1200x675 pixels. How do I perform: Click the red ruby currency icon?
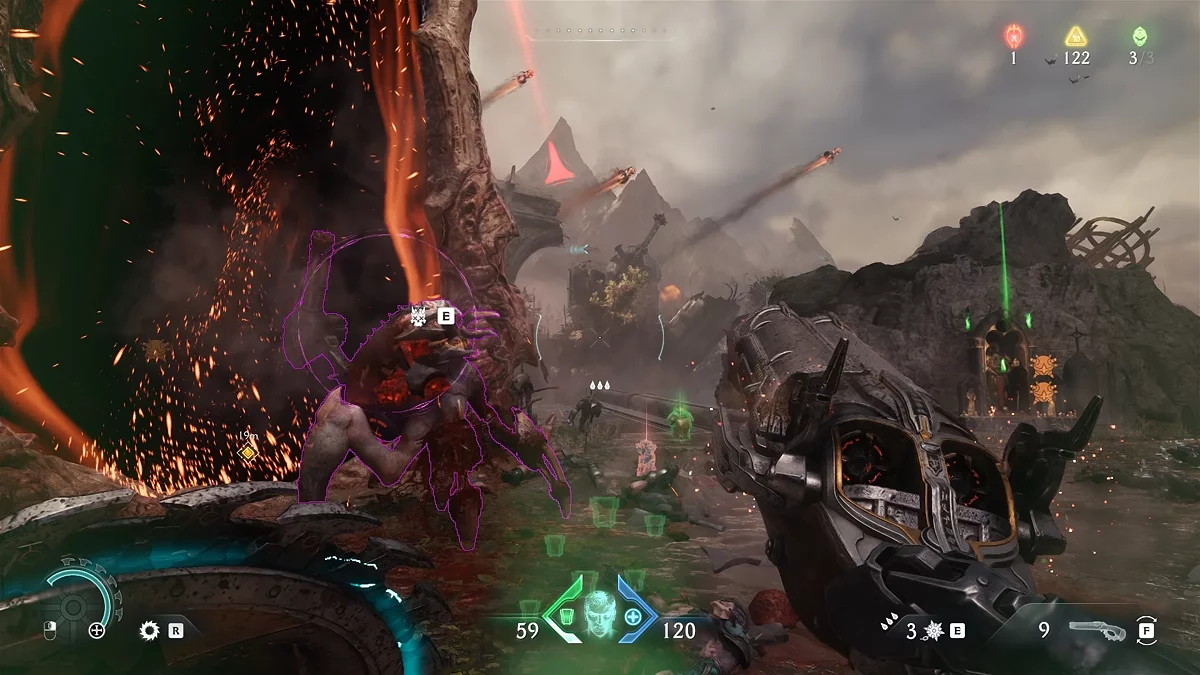pos(1013,37)
